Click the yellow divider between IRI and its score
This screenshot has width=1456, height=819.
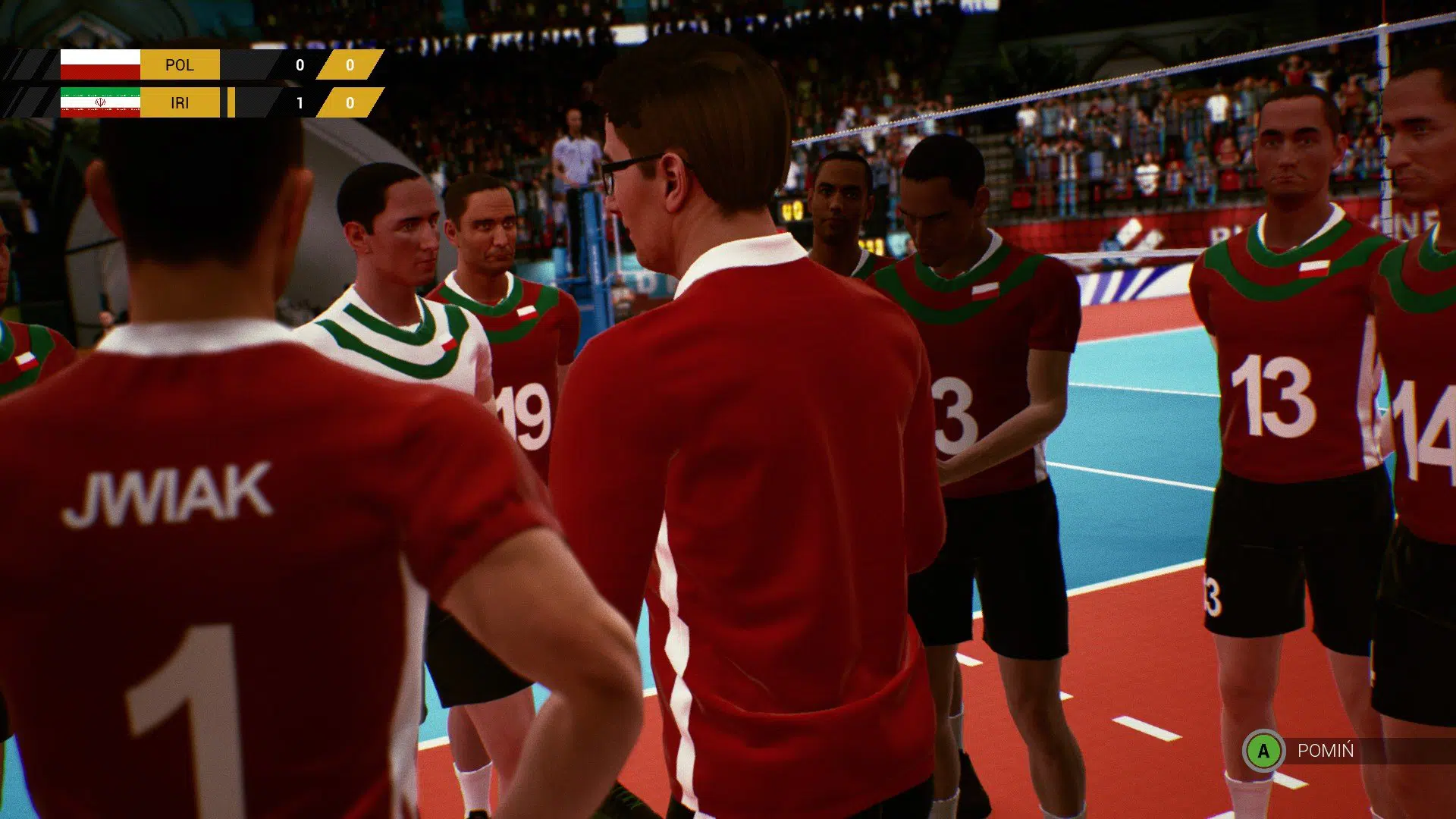tap(231, 102)
